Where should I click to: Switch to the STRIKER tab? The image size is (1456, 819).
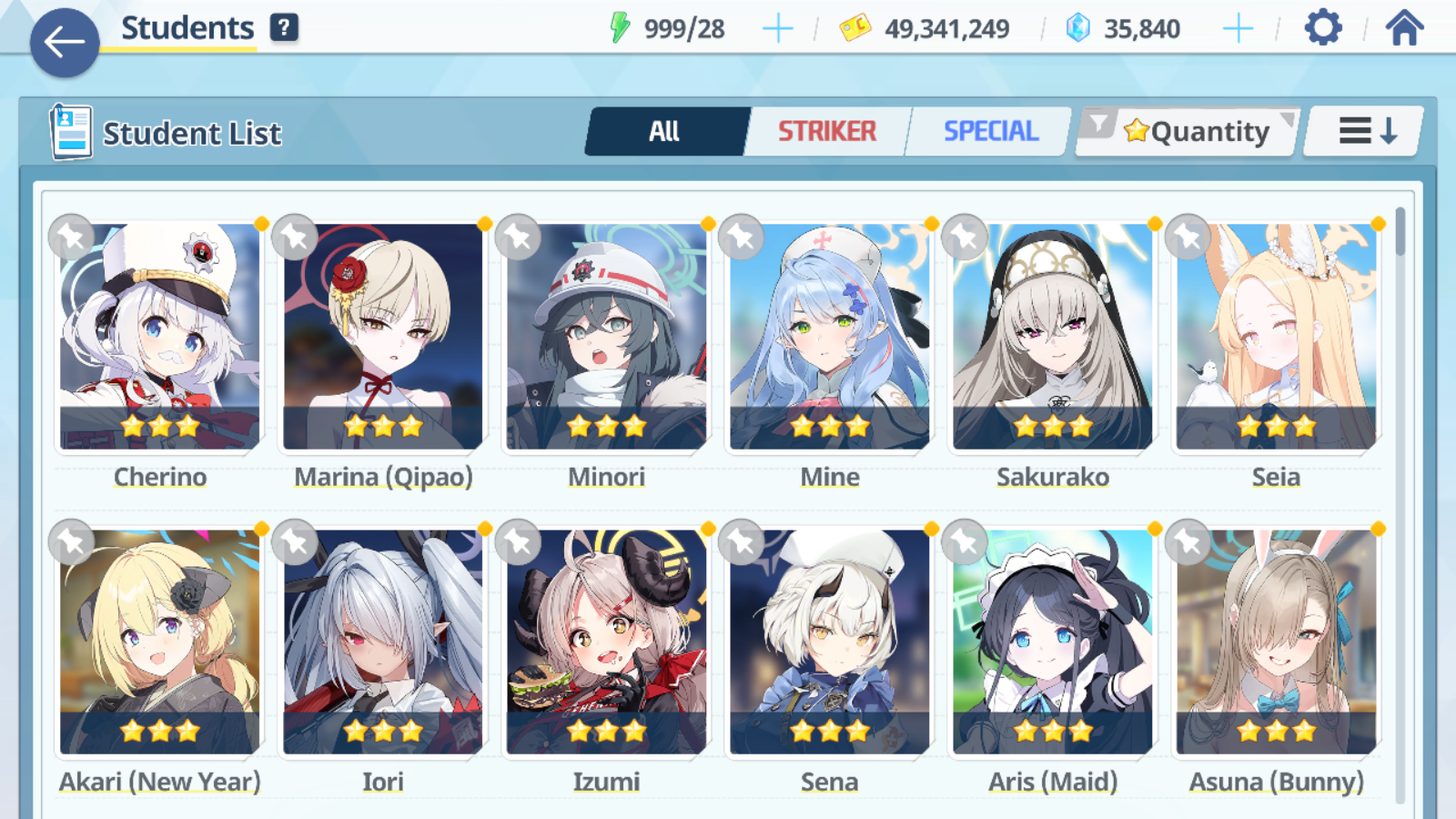tap(826, 132)
